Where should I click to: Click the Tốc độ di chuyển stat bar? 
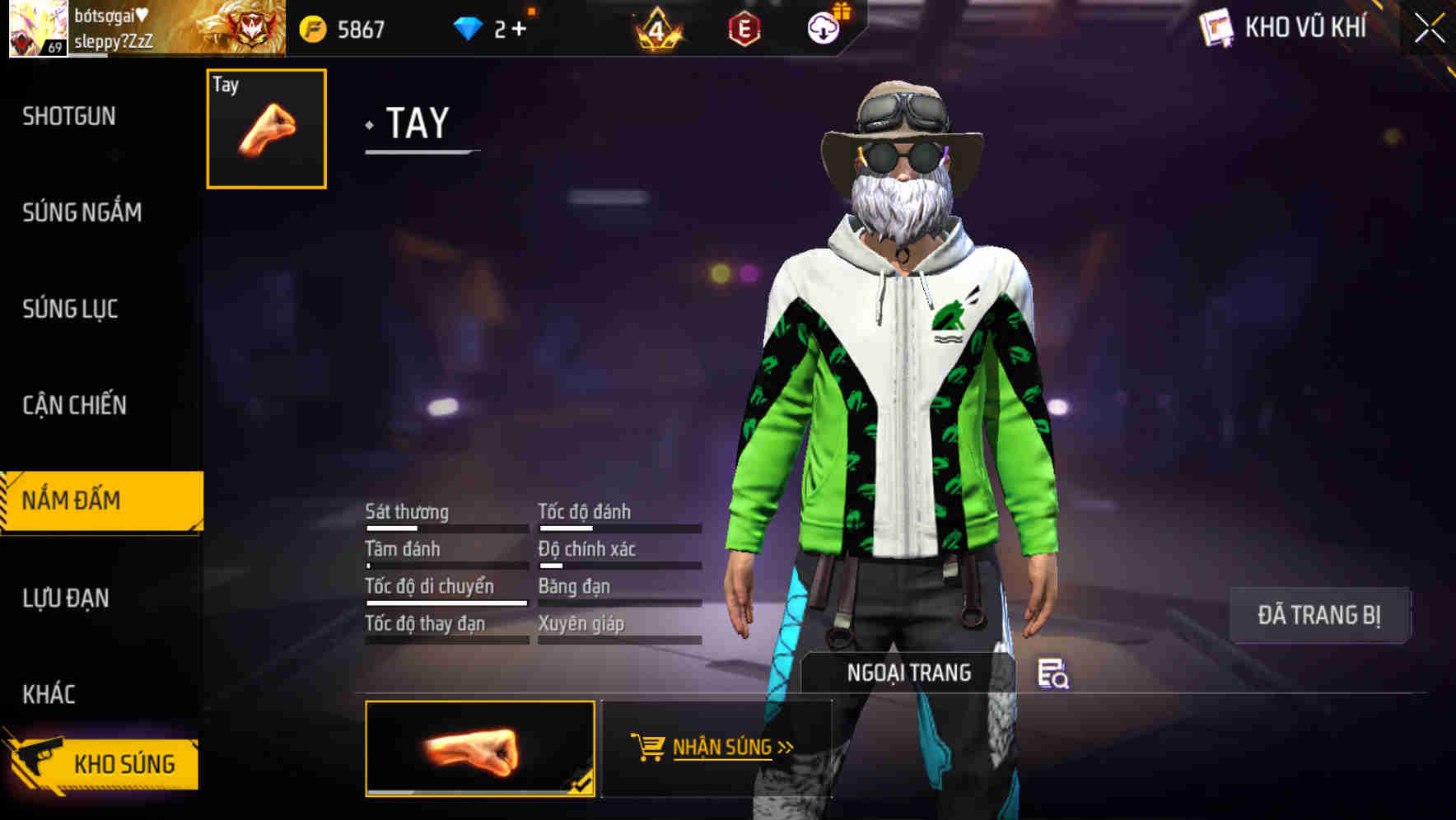[x=446, y=603]
